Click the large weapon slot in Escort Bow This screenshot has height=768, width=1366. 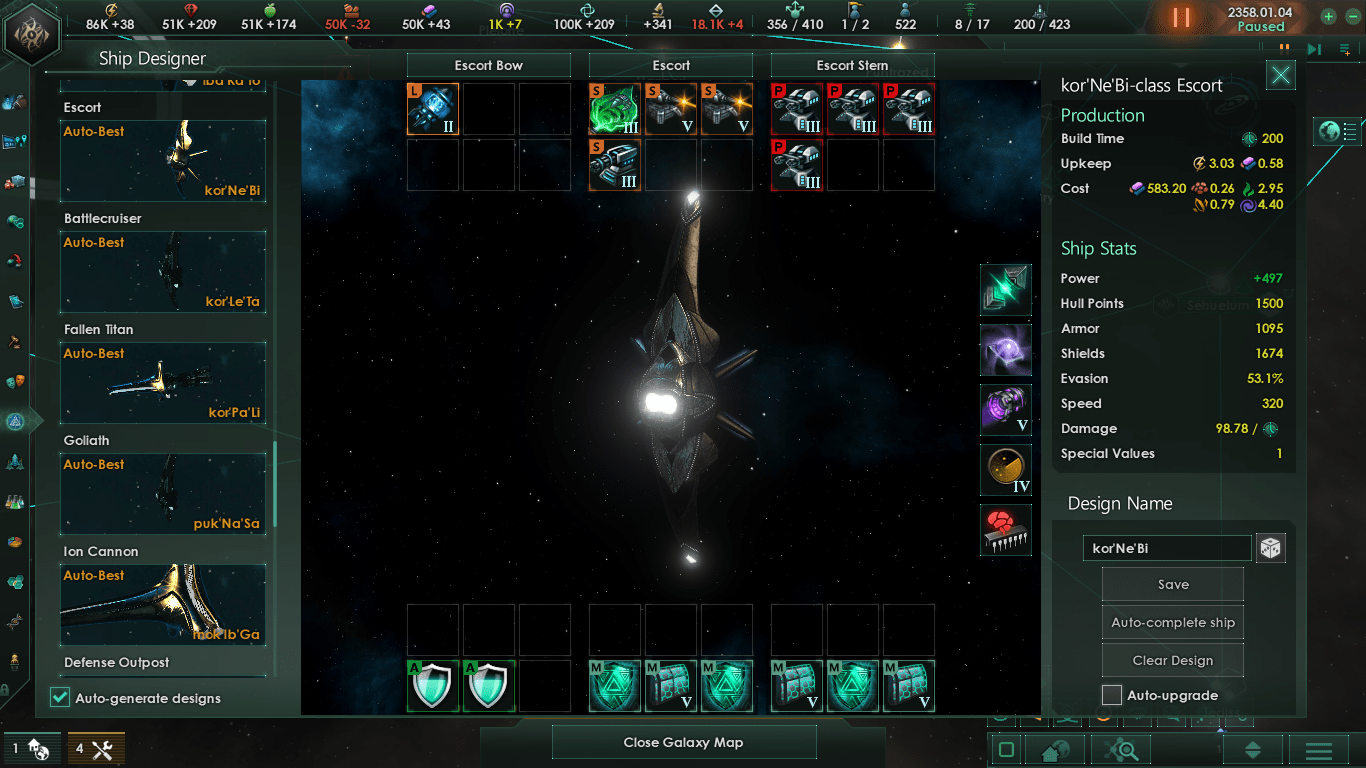[433, 109]
